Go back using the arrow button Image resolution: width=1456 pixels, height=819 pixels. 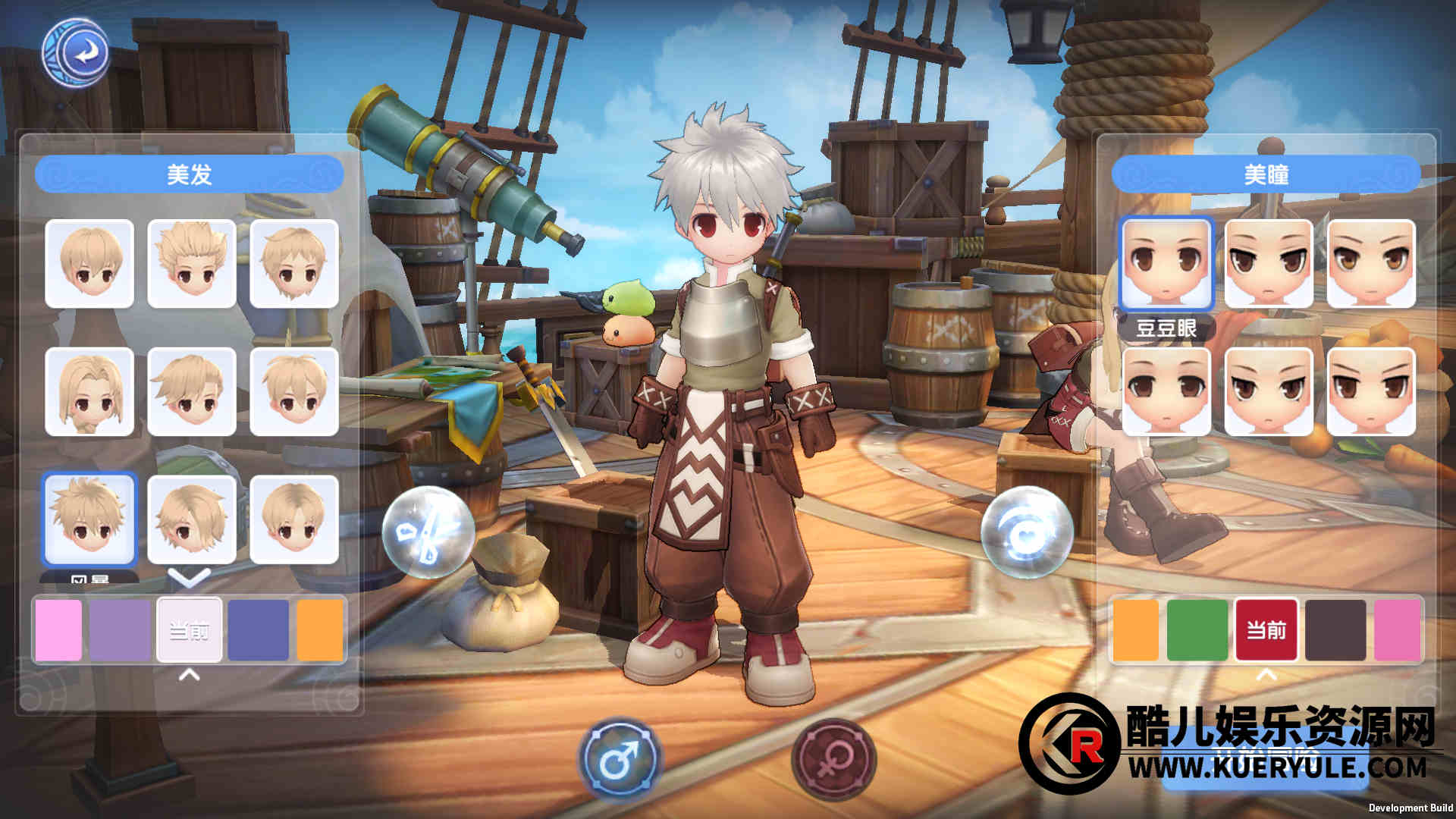(76, 53)
